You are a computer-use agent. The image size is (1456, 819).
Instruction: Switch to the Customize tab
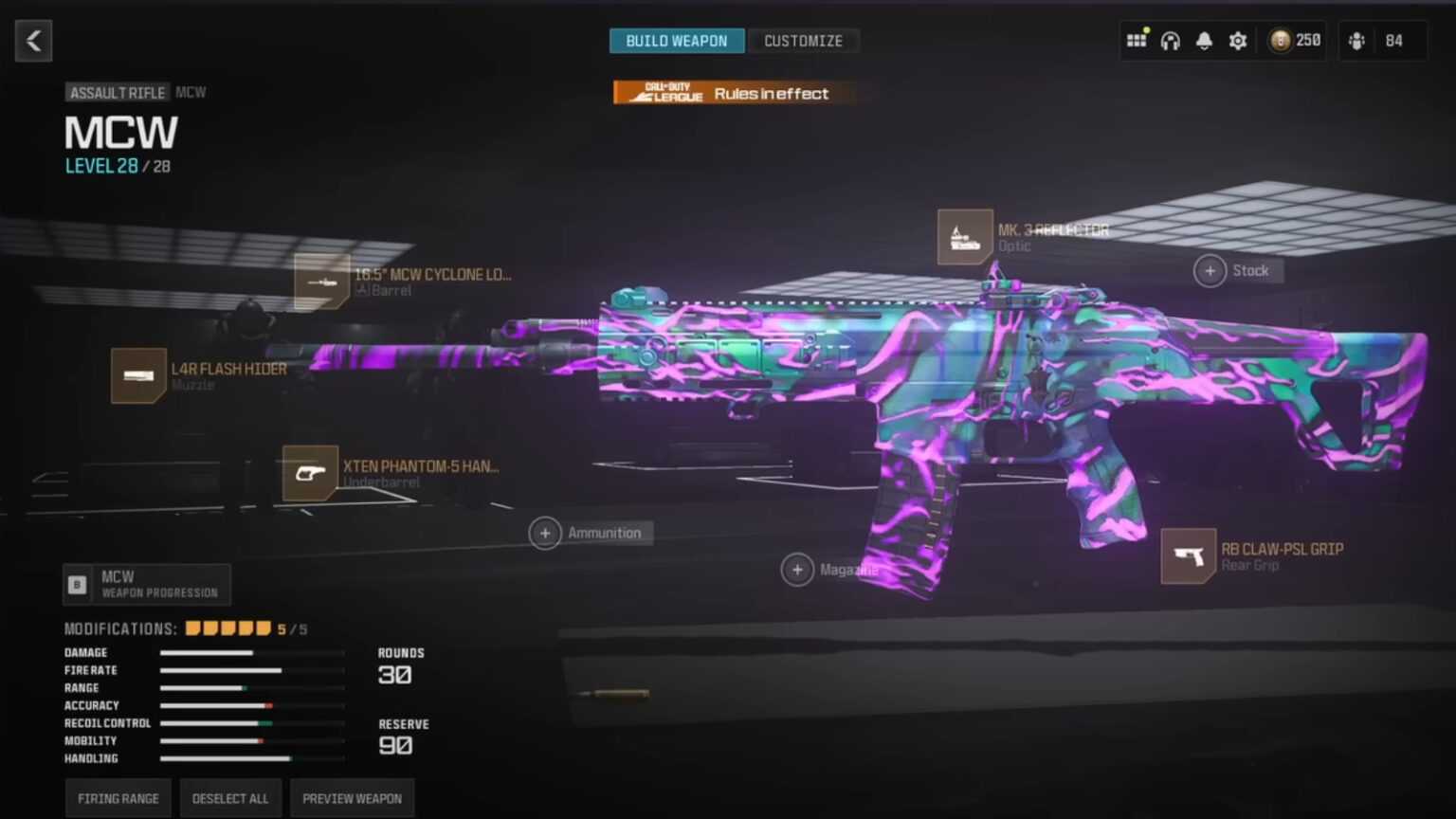[803, 41]
